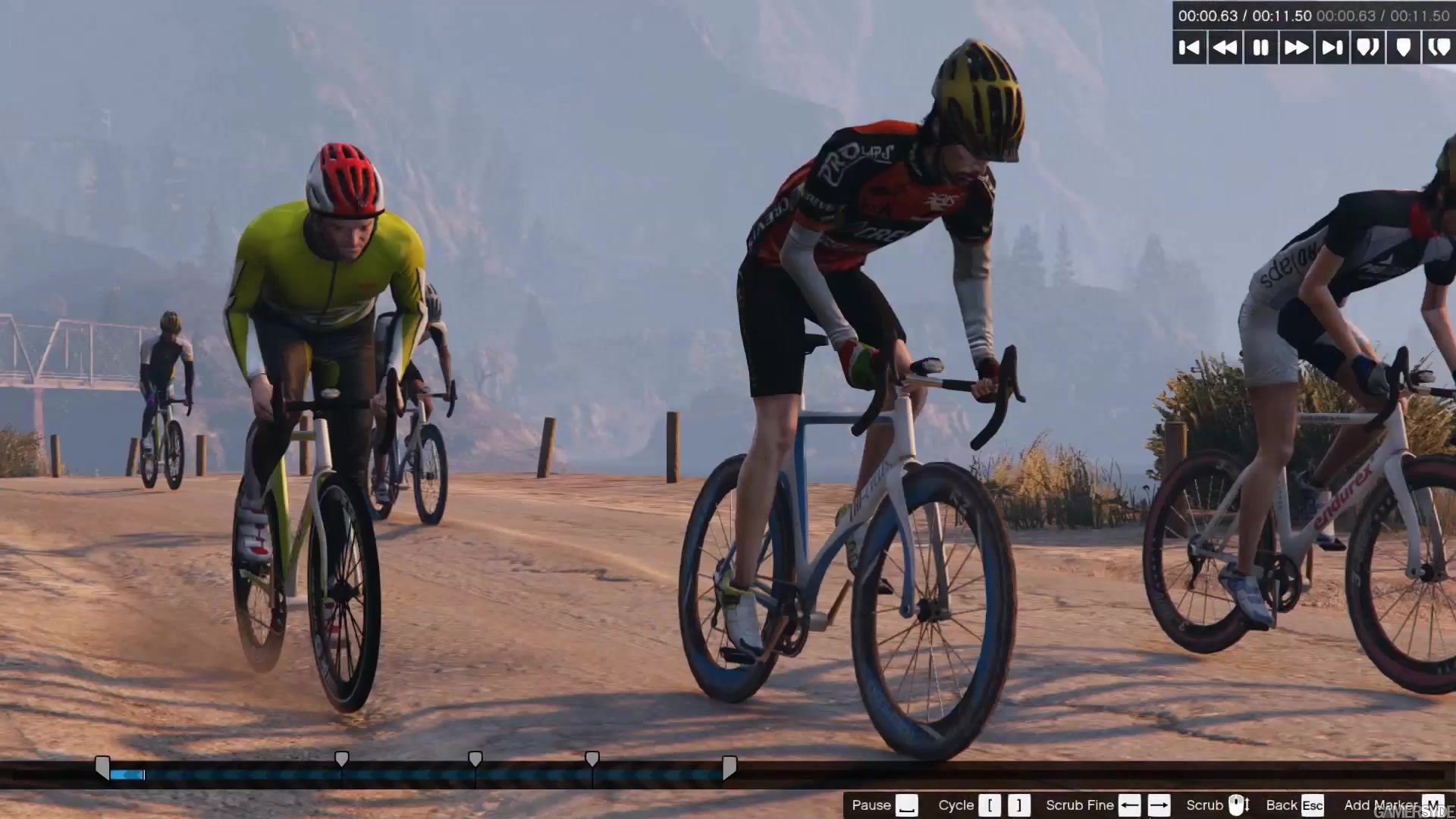Skip to the beginning of the clip

tap(1189, 48)
